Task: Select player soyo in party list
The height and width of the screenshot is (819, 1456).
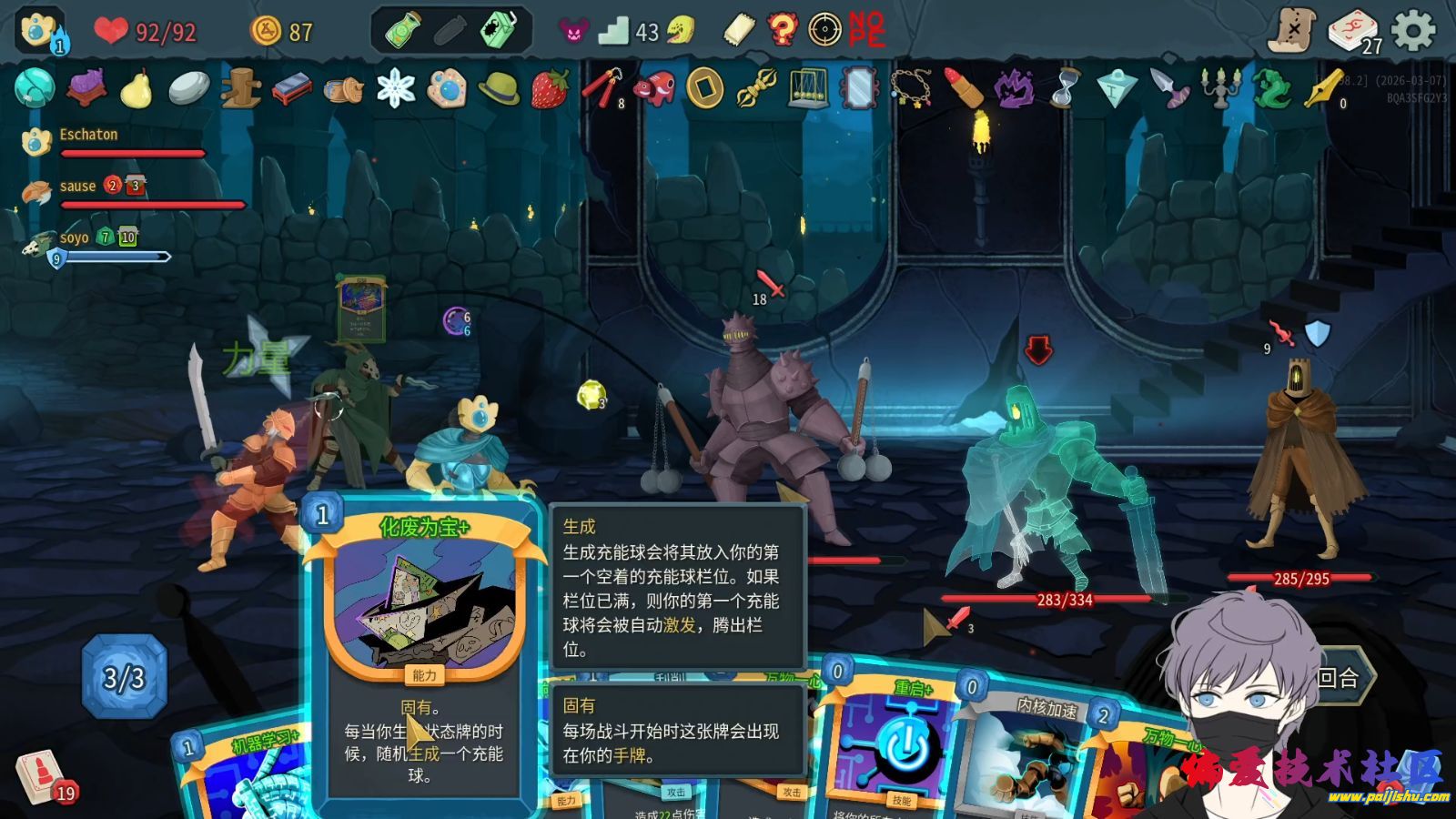Action: pos(75,238)
